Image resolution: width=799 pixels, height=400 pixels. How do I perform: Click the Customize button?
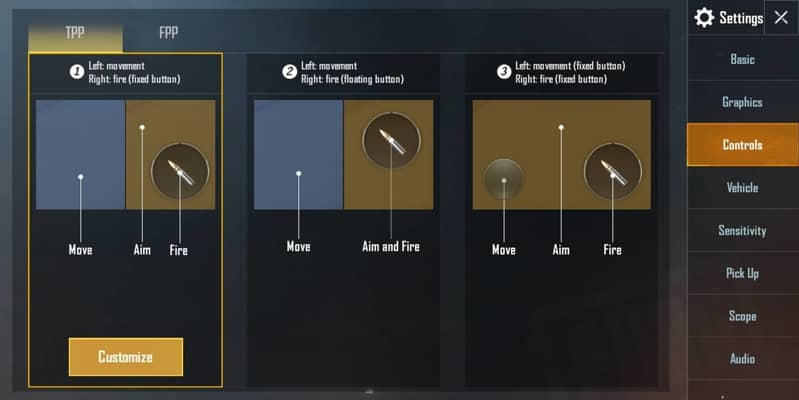coord(126,357)
